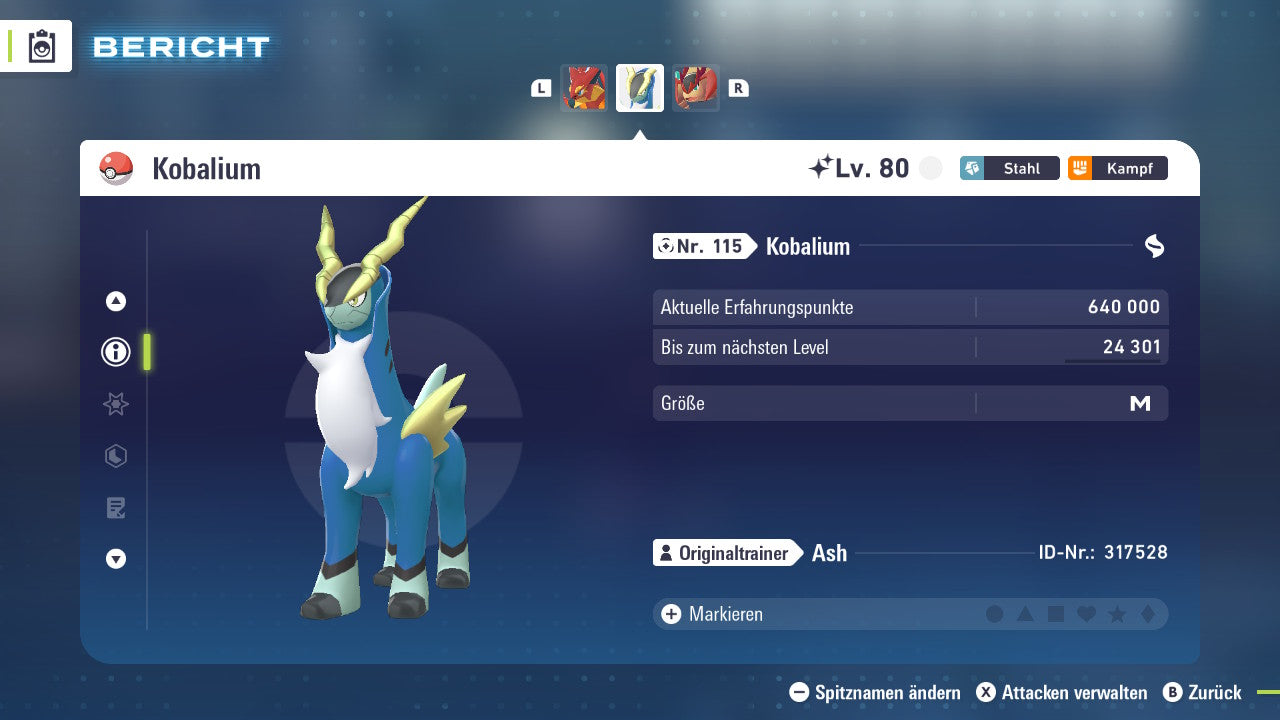Open the hexagon memories page icon

point(115,456)
